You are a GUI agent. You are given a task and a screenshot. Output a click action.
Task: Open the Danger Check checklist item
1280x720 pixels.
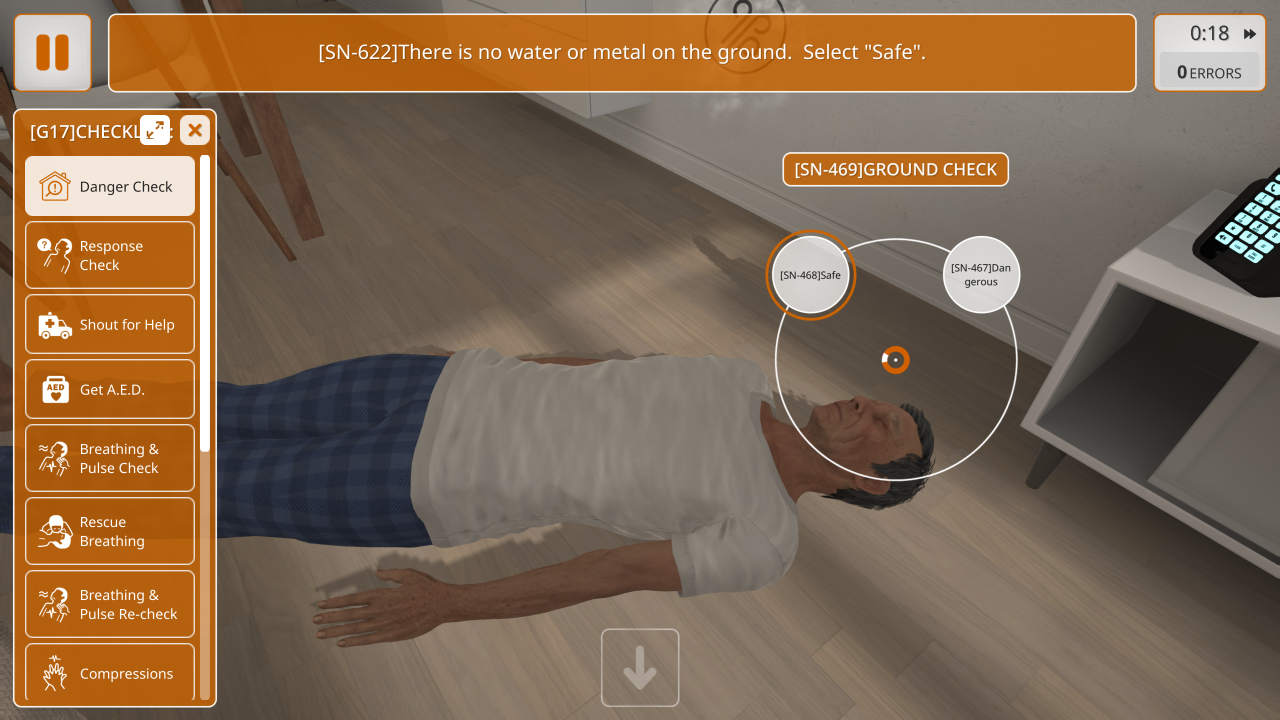(x=110, y=186)
